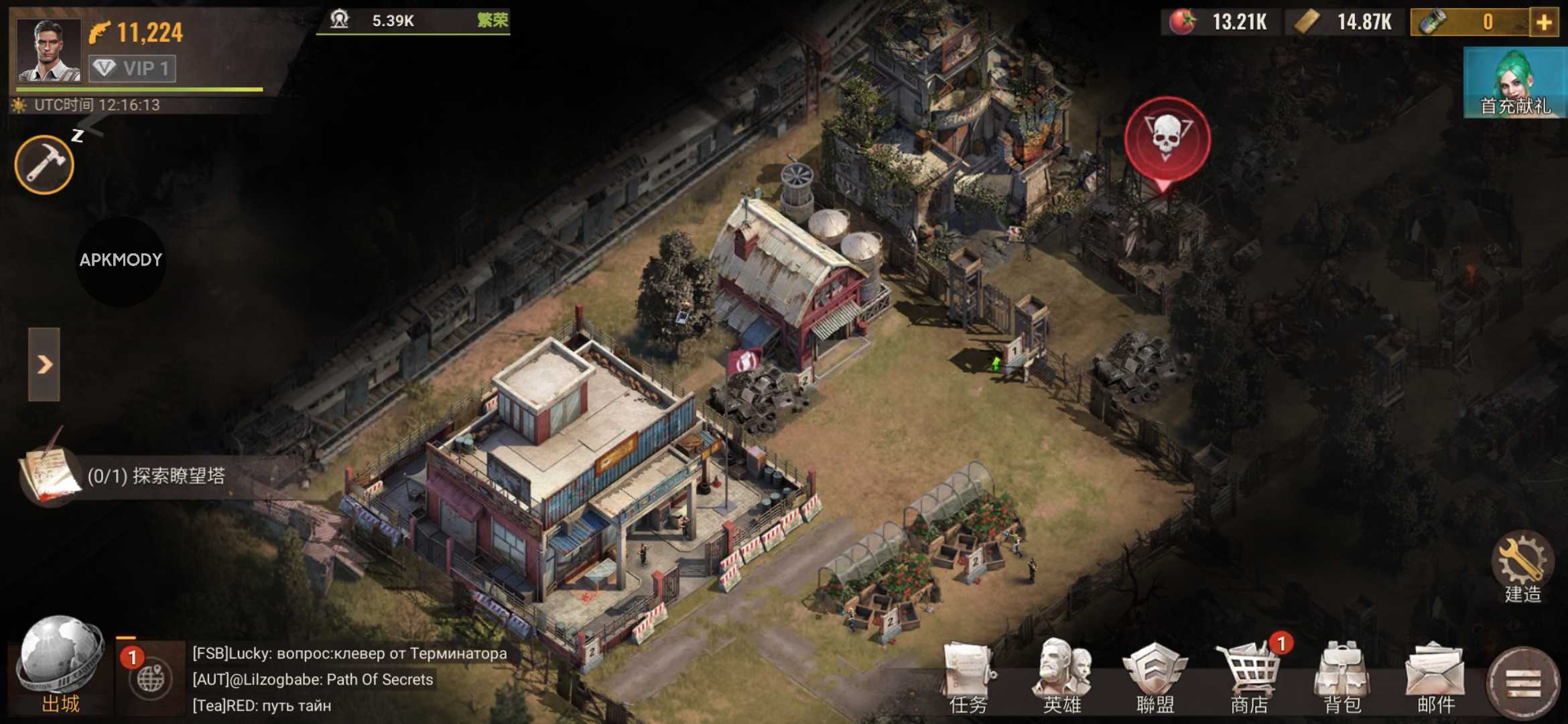Expand the left side panel arrow

[44, 364]
